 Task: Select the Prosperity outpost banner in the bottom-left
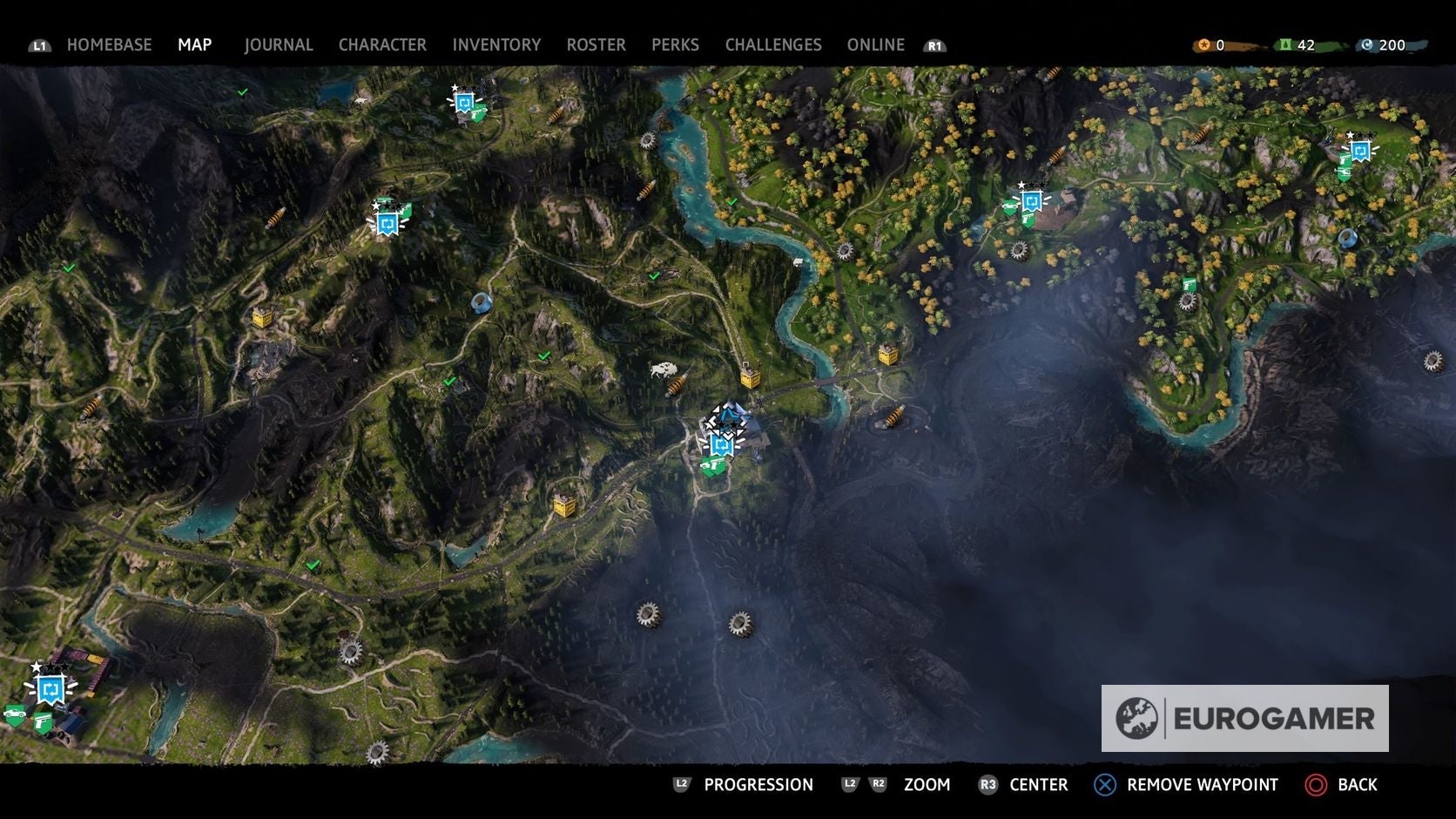pyautogui.click(x=50, y=691)
